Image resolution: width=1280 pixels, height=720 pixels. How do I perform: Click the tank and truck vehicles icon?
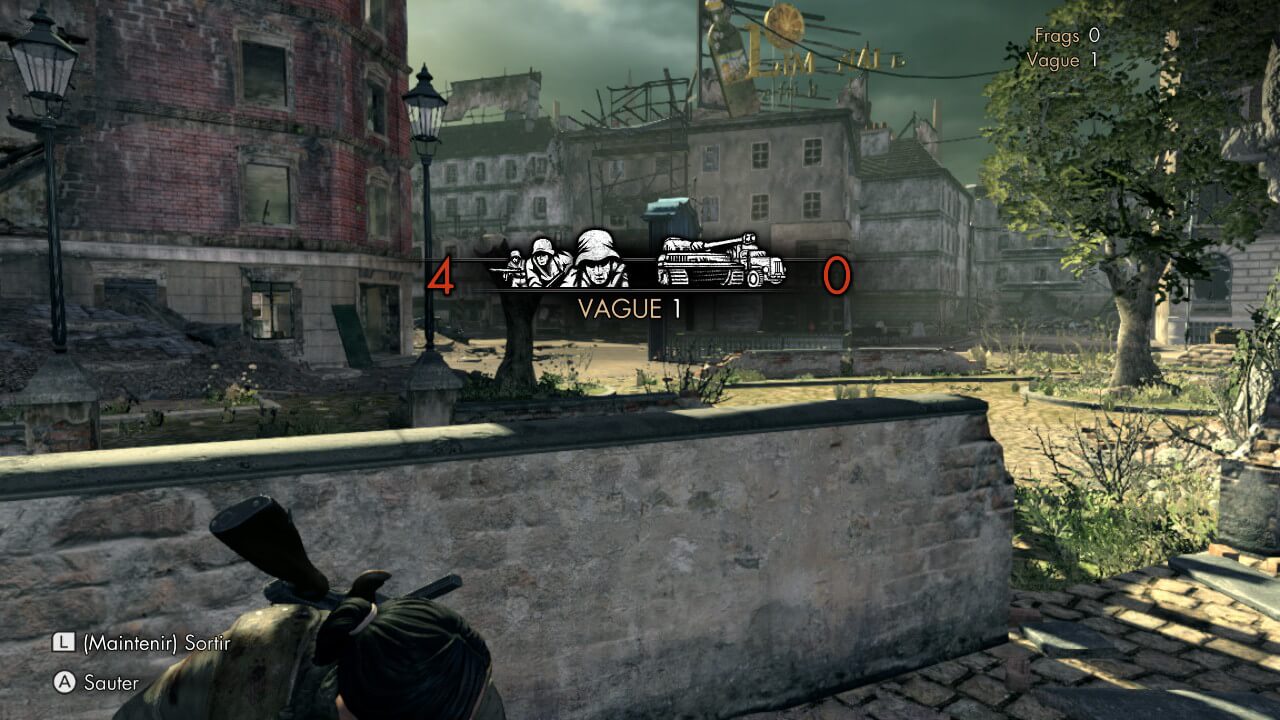pyautogui.click(x=720, y=261)
